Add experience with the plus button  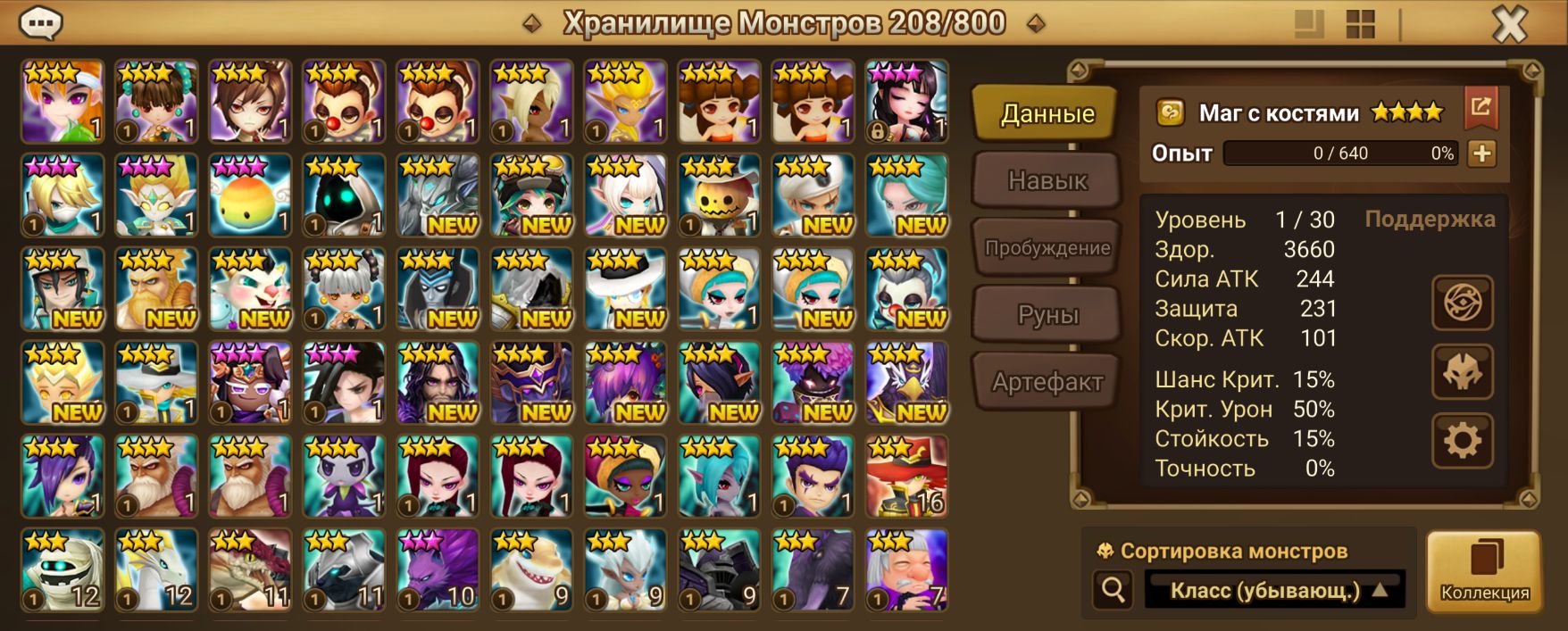point(1481,154)
